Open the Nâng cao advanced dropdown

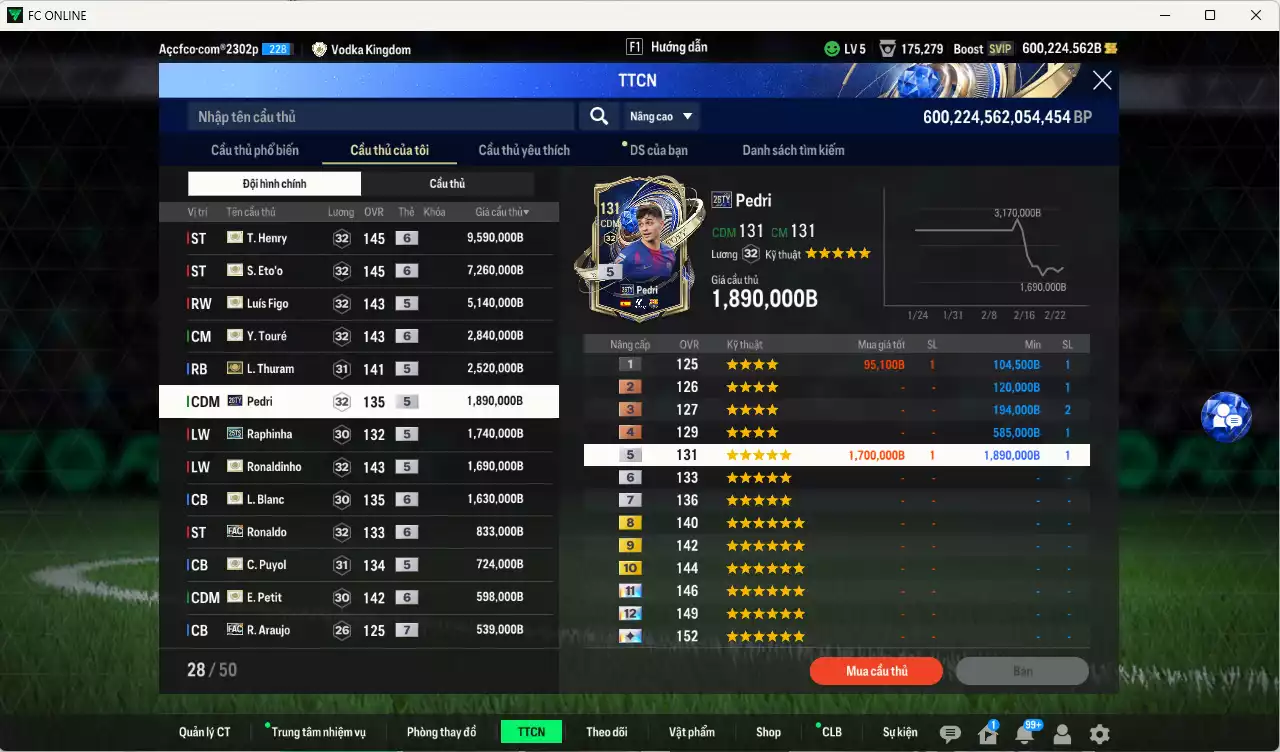661,117
